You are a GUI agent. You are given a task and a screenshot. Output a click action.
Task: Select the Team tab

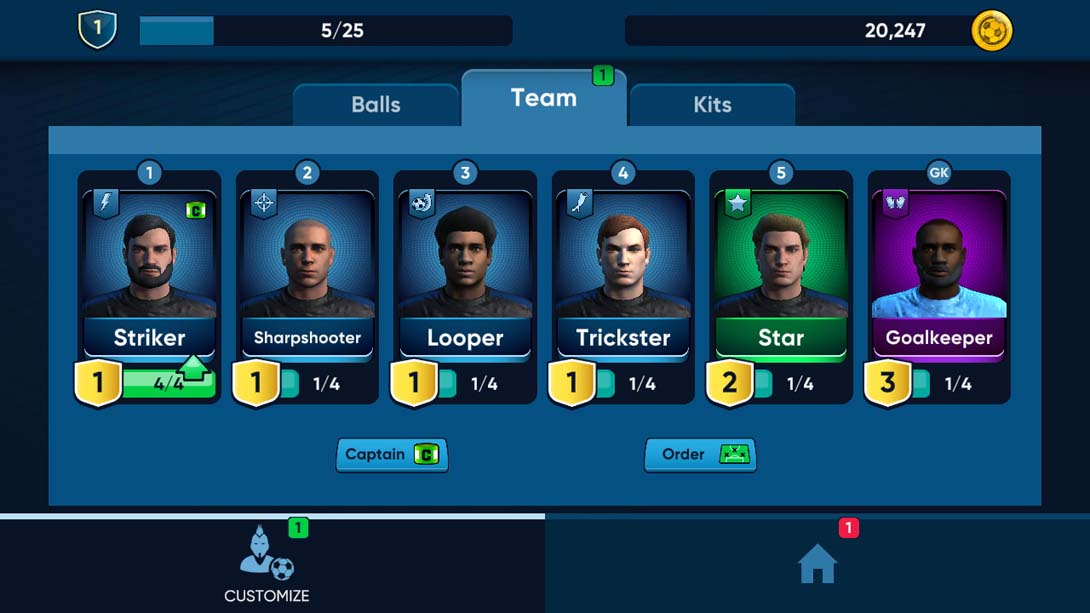544,98
